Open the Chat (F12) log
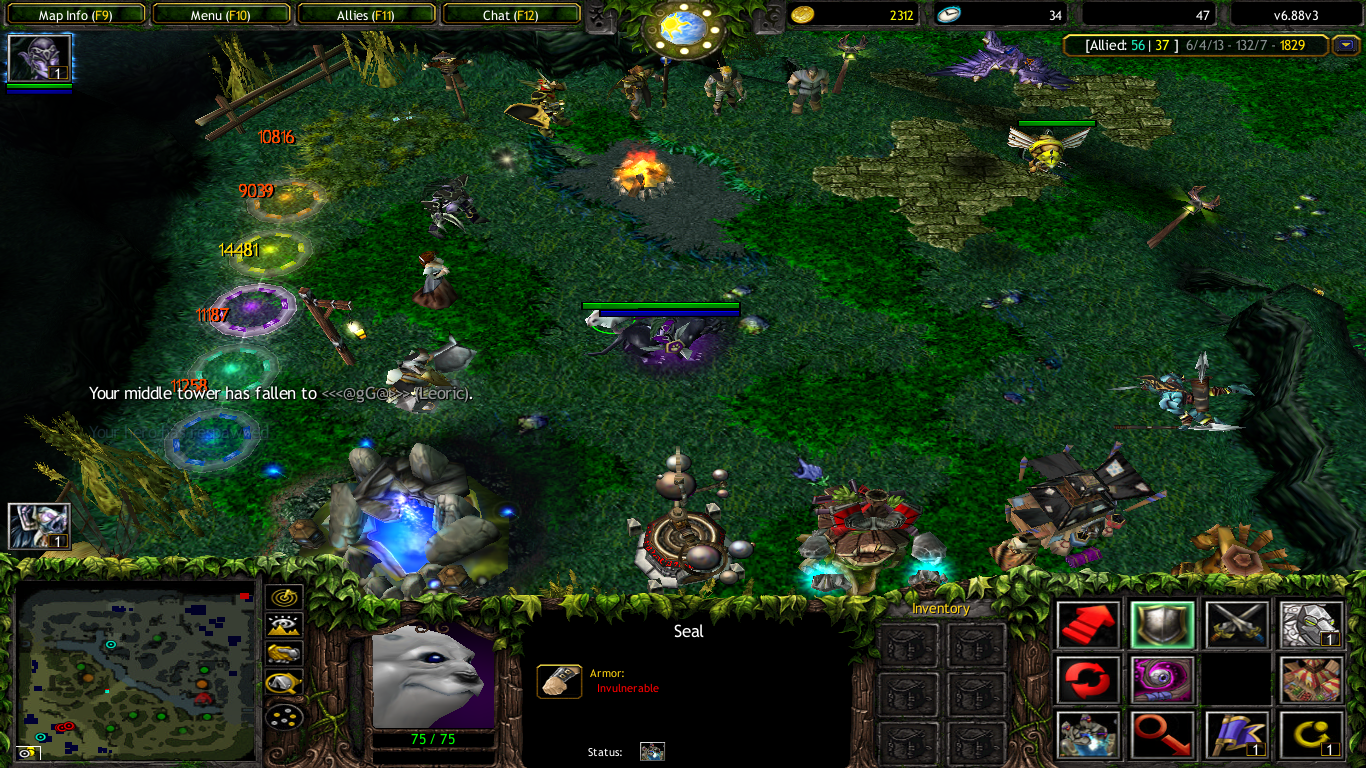The image size is (1366, 768). point(510,15)
